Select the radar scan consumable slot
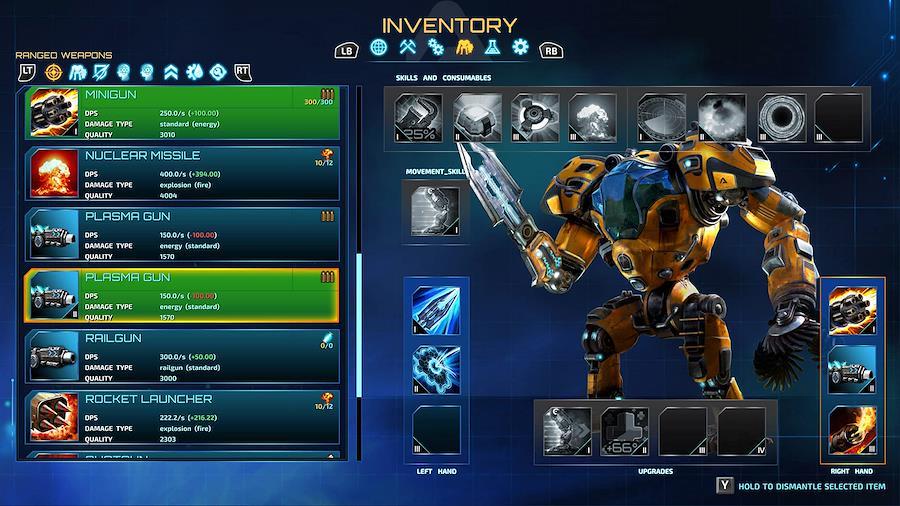This screenshot has width=900, height=506. 662,117
